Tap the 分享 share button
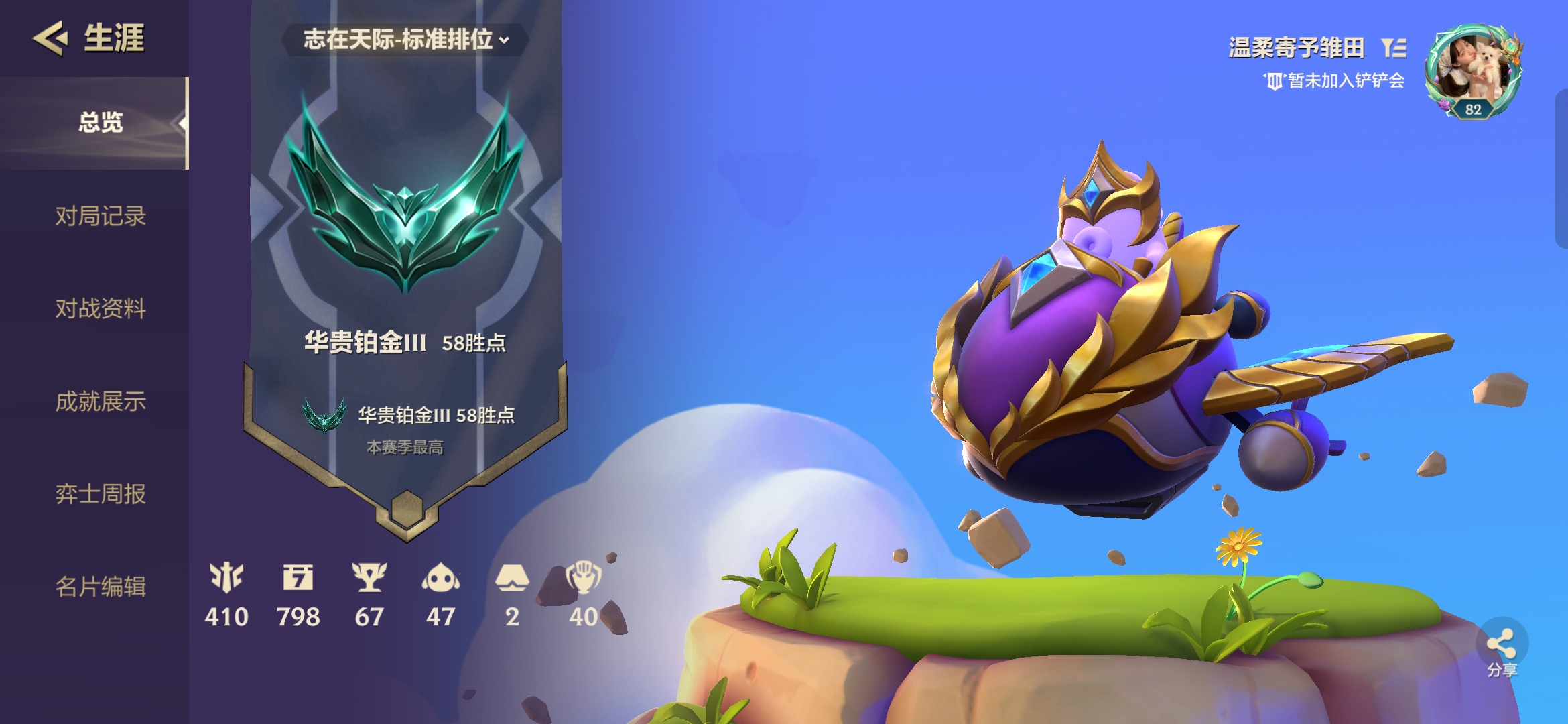Image resolution: width=1568 pixels, height=724 pixels. 1502,648
